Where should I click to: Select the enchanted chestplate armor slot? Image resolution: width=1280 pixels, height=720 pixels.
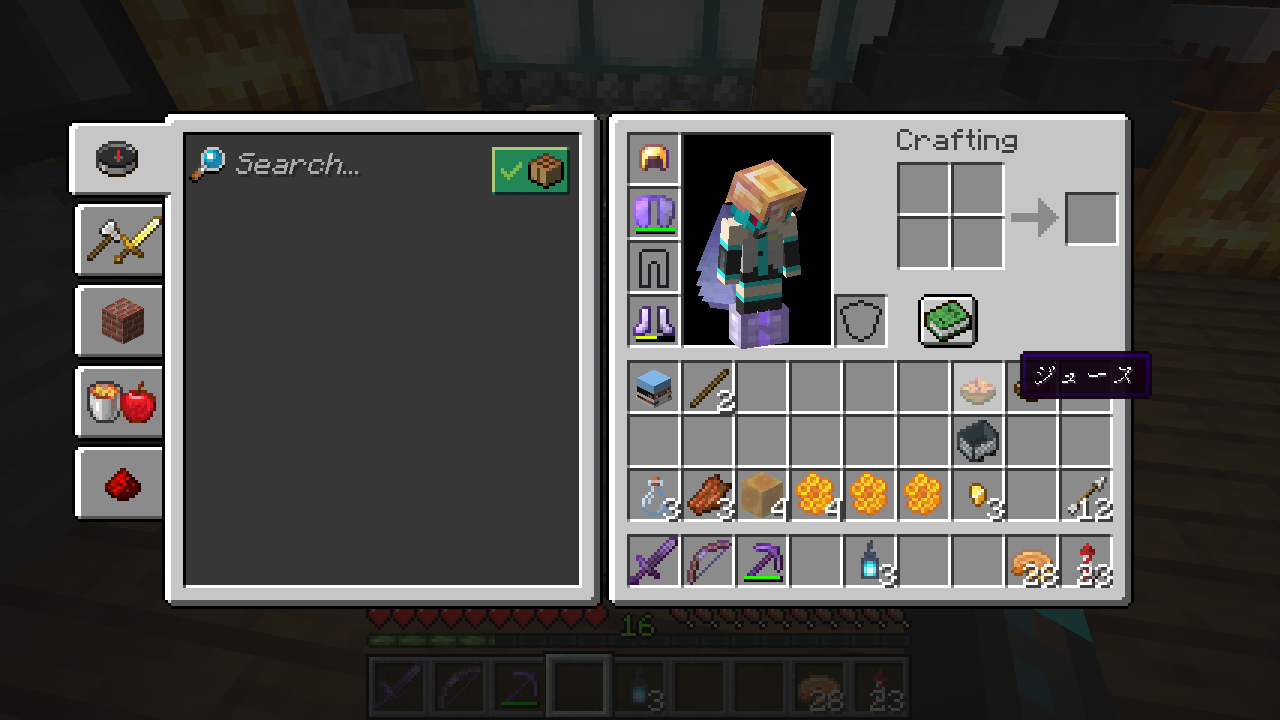[655, 213]
